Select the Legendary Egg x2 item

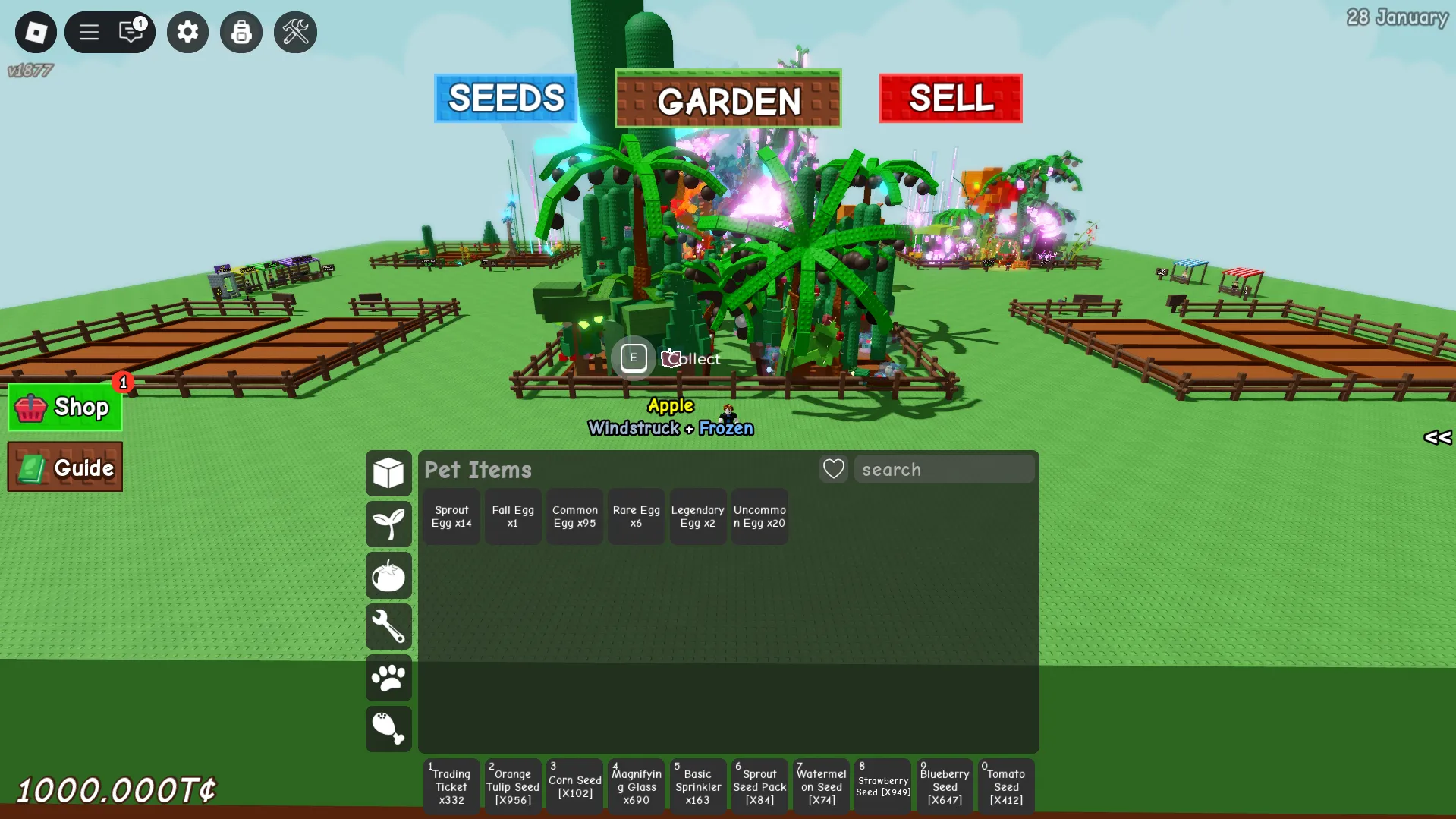(x=697, y=516)
